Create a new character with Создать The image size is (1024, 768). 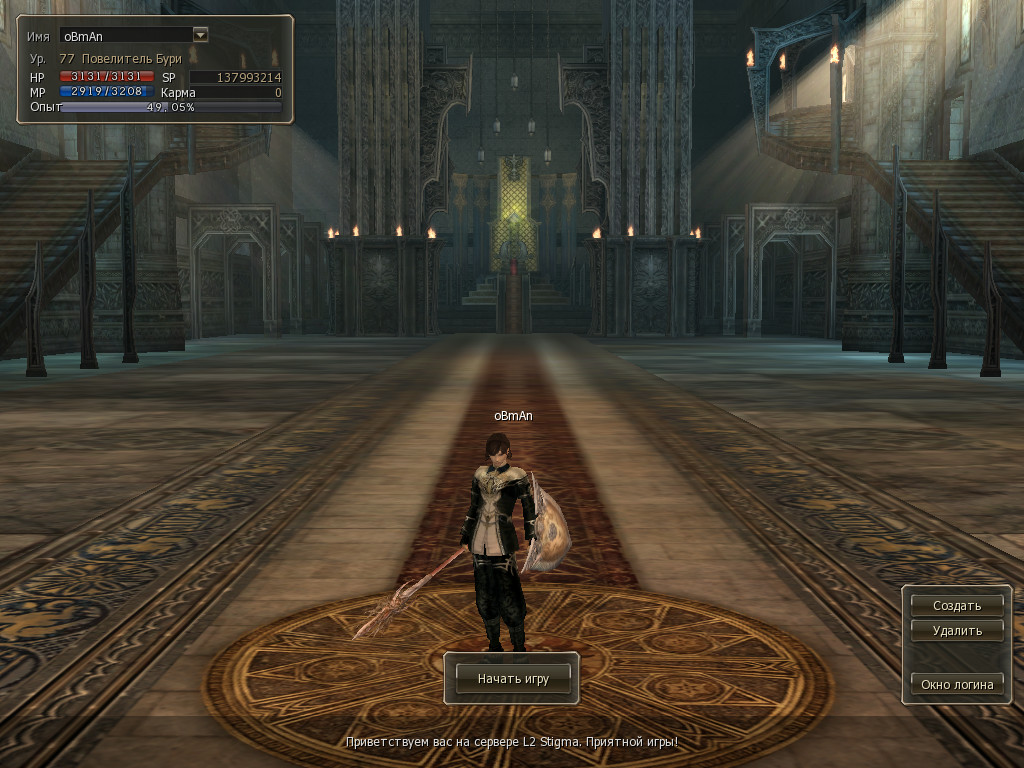pyautogui.click(x=957, y=605)
